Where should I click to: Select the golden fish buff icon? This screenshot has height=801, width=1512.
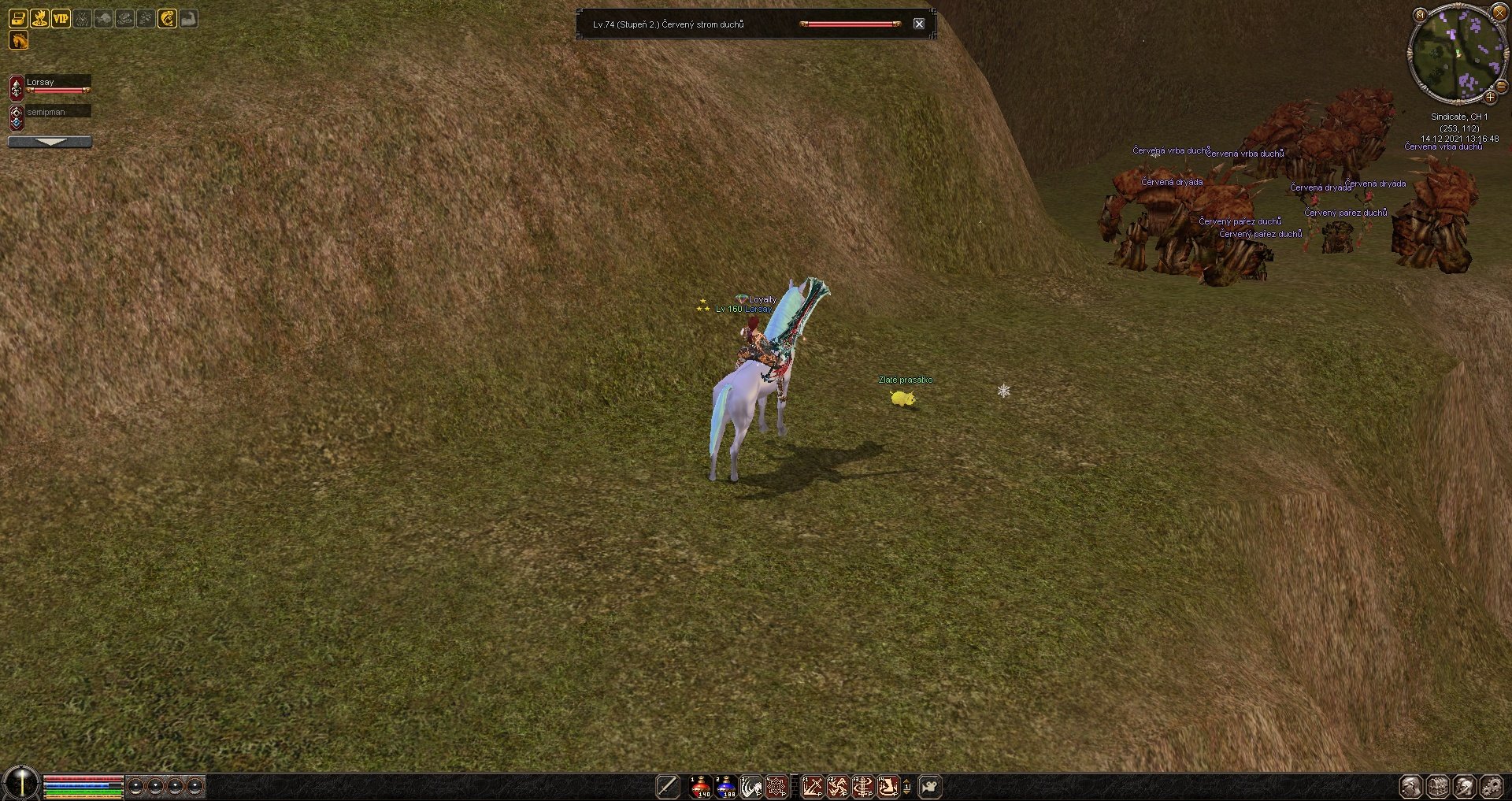pos(167,18)
